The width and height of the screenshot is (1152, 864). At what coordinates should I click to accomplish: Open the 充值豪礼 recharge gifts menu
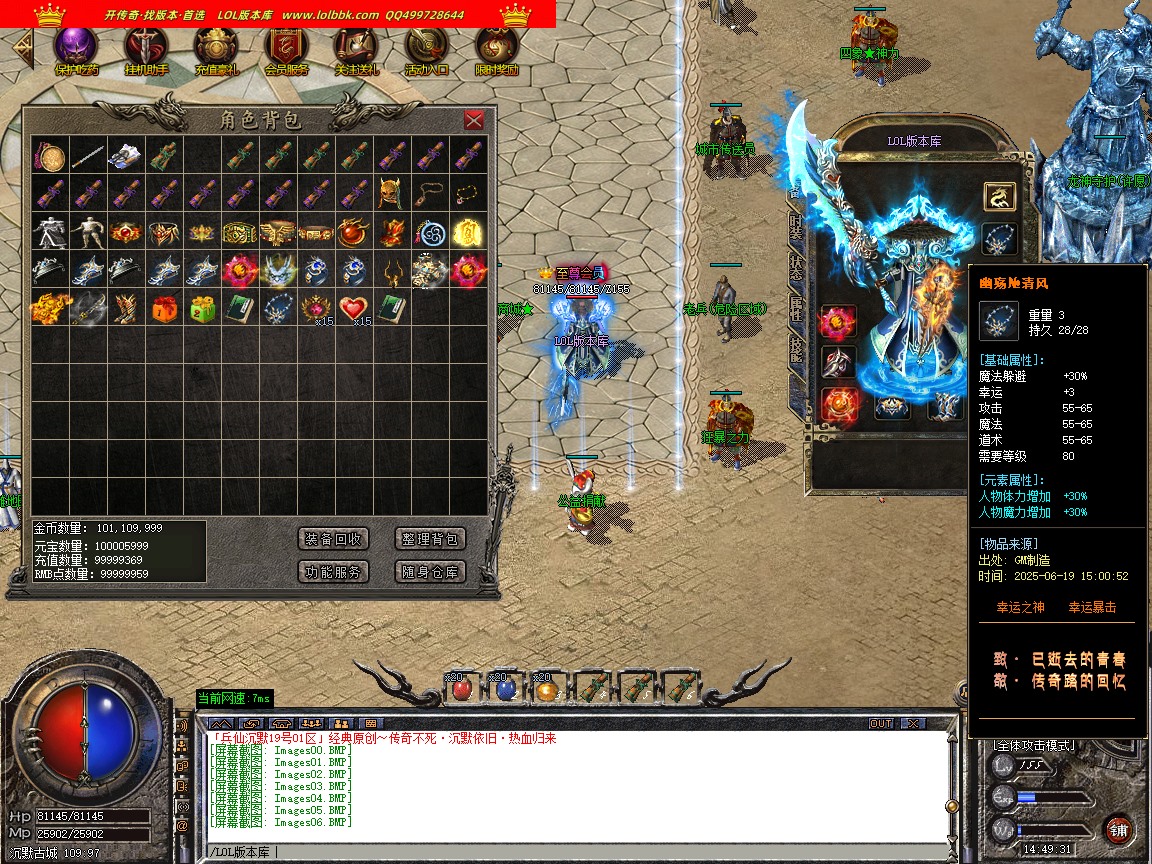pos(216,47)
